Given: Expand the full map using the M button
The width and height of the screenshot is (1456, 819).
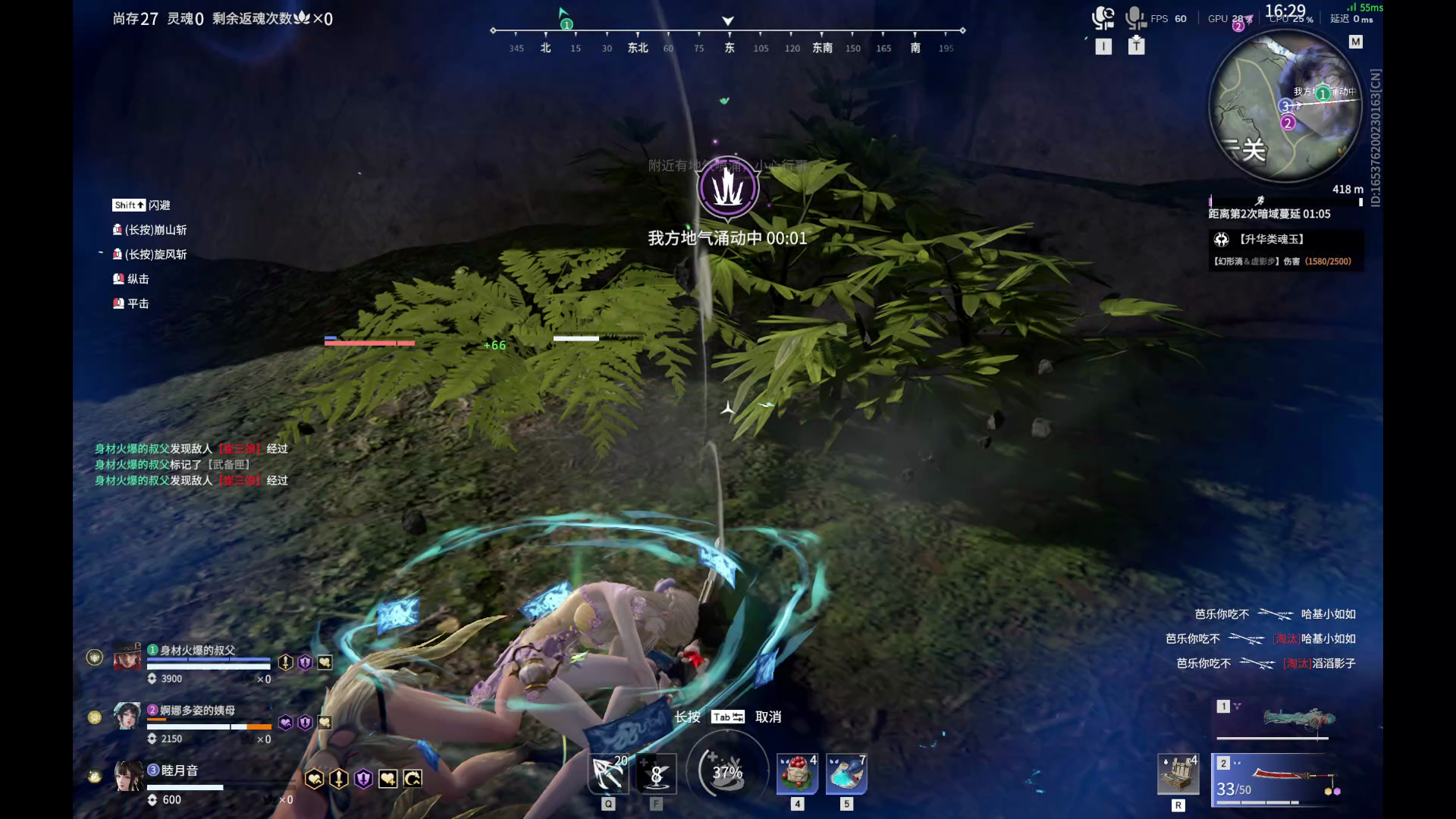Looking at the screenshot, I should (x=1357, y=42).
